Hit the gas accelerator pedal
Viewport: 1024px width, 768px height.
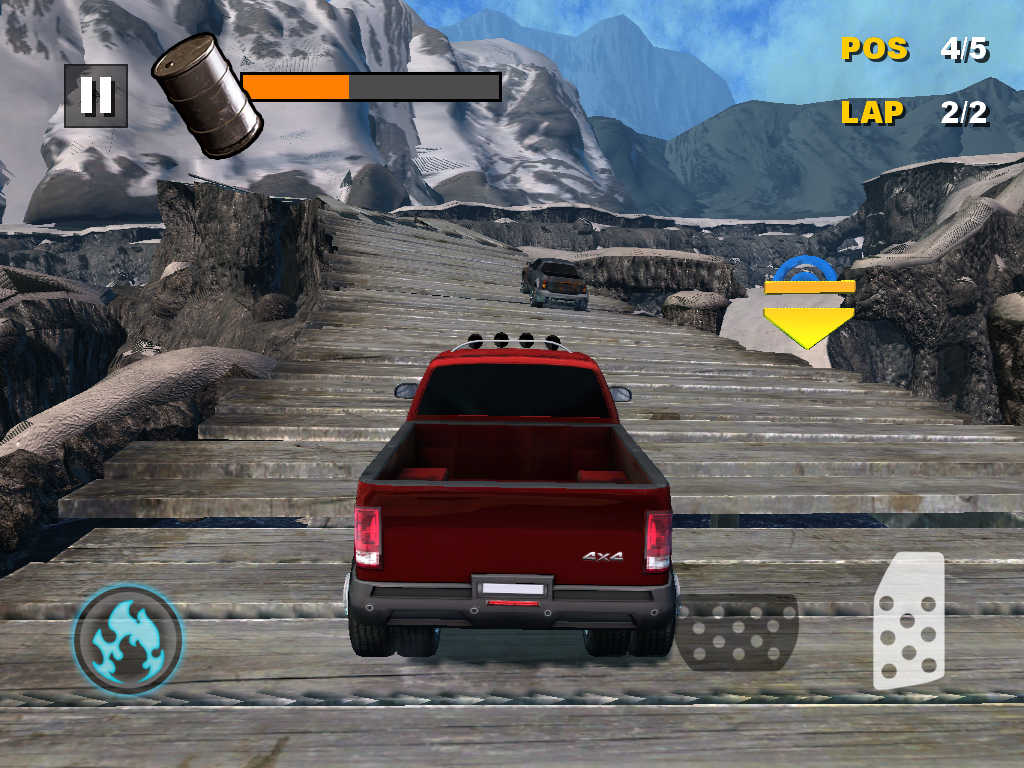908,622
